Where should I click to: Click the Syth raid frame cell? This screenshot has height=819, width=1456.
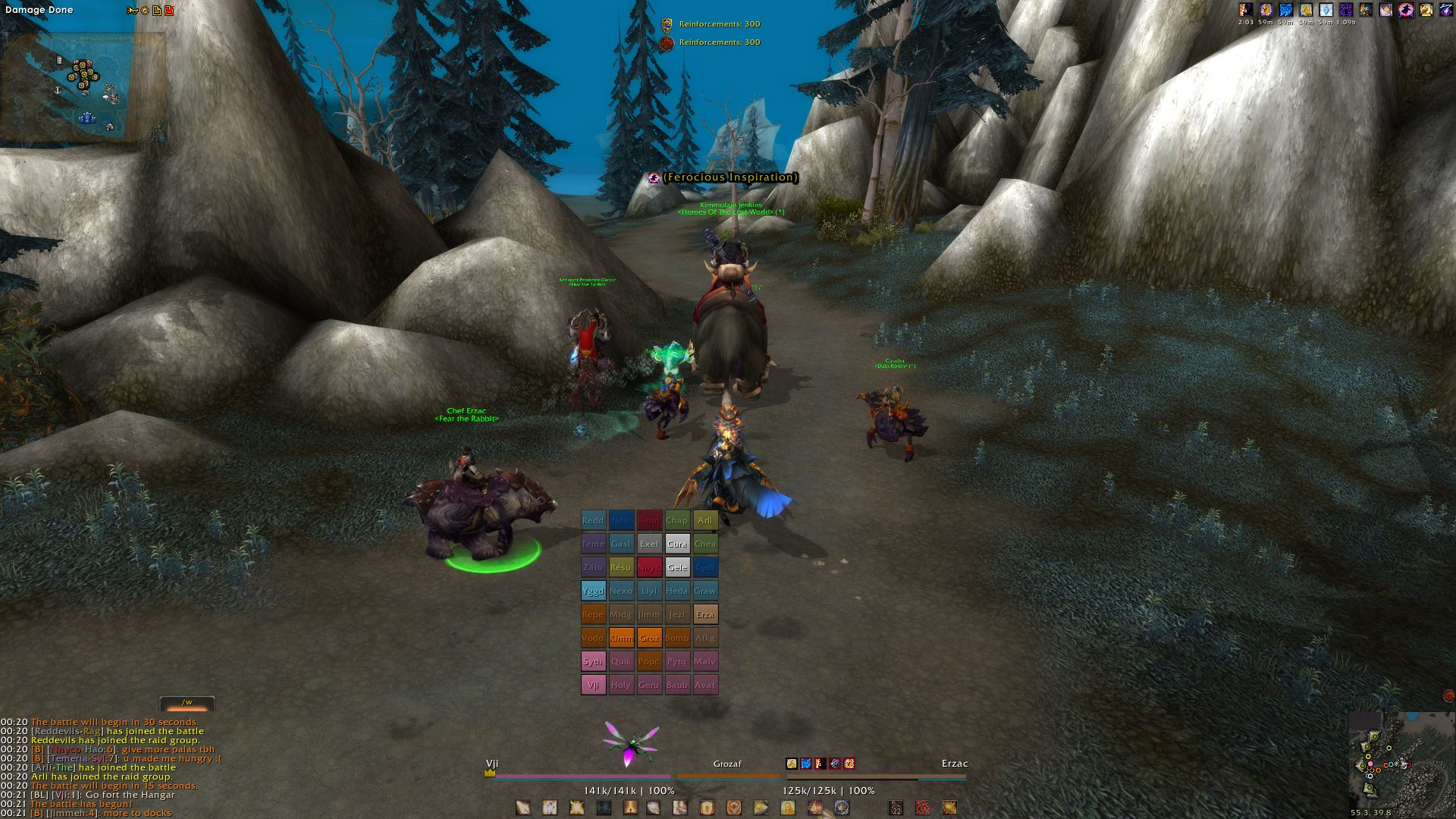tap(593, 661)
